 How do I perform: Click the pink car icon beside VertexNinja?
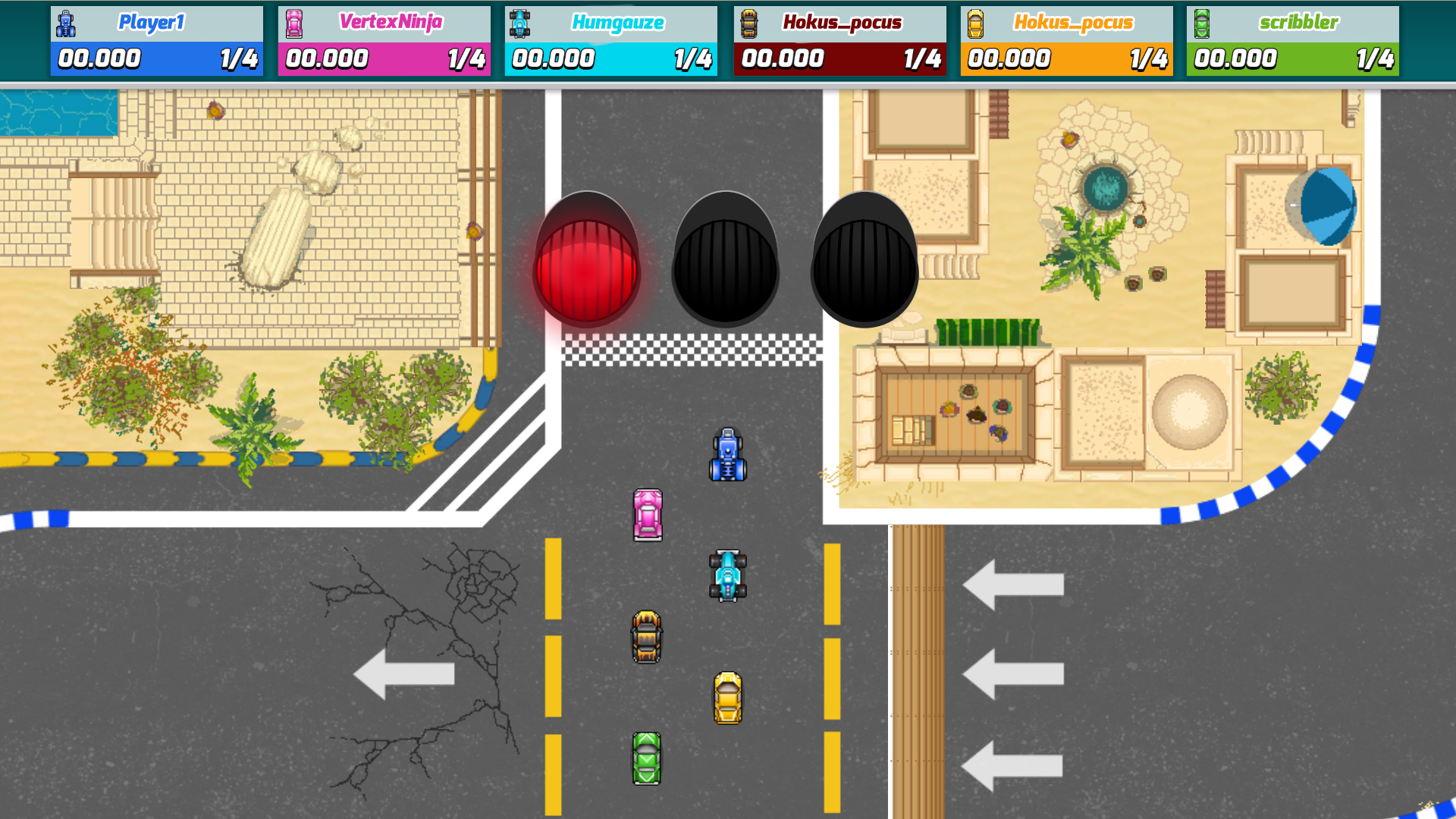coord(293,22)
